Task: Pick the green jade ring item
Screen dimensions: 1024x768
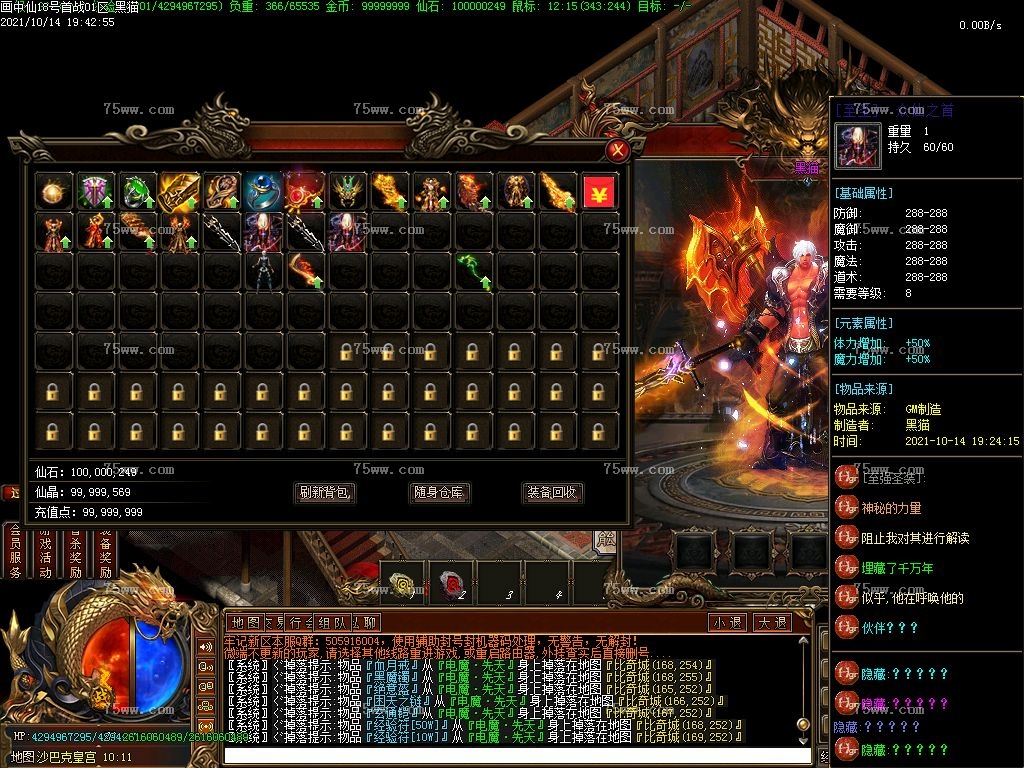Action: pyautogui.click(x=138, y=191)
